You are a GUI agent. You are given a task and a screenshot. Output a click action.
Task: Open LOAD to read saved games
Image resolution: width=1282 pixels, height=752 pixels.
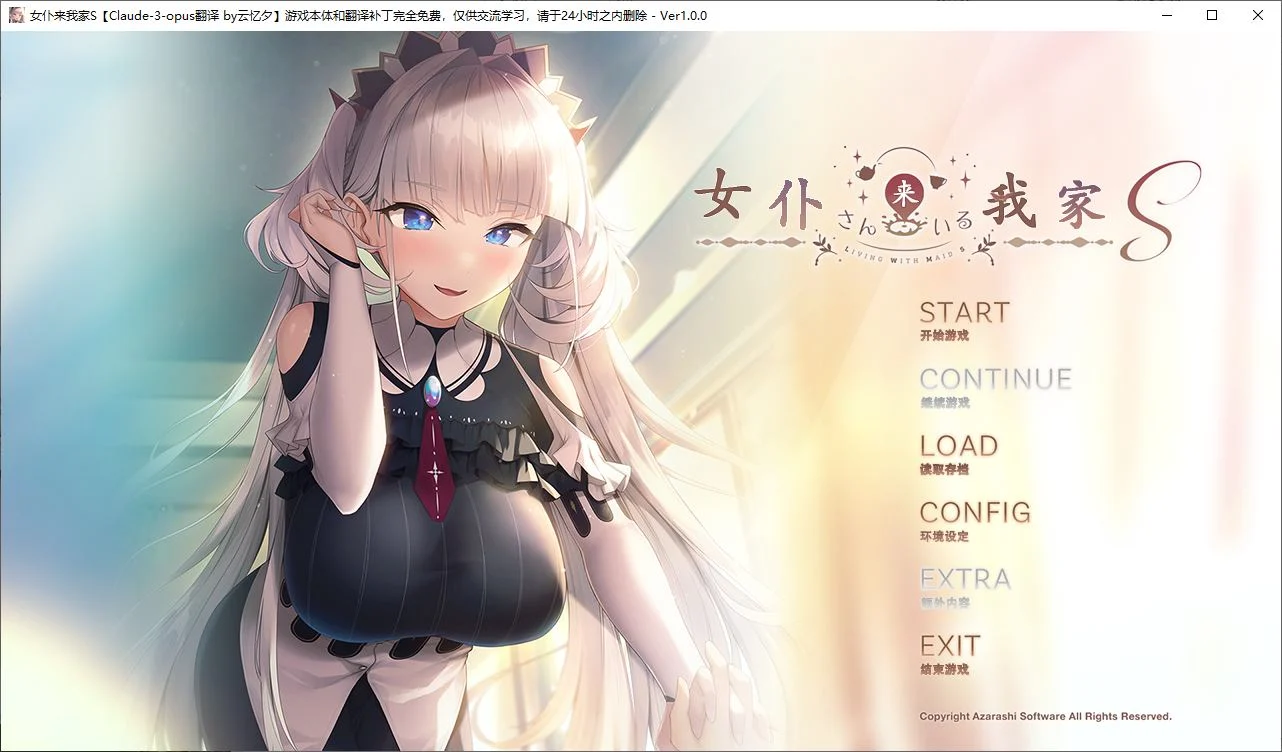click(x=958, y=446)
